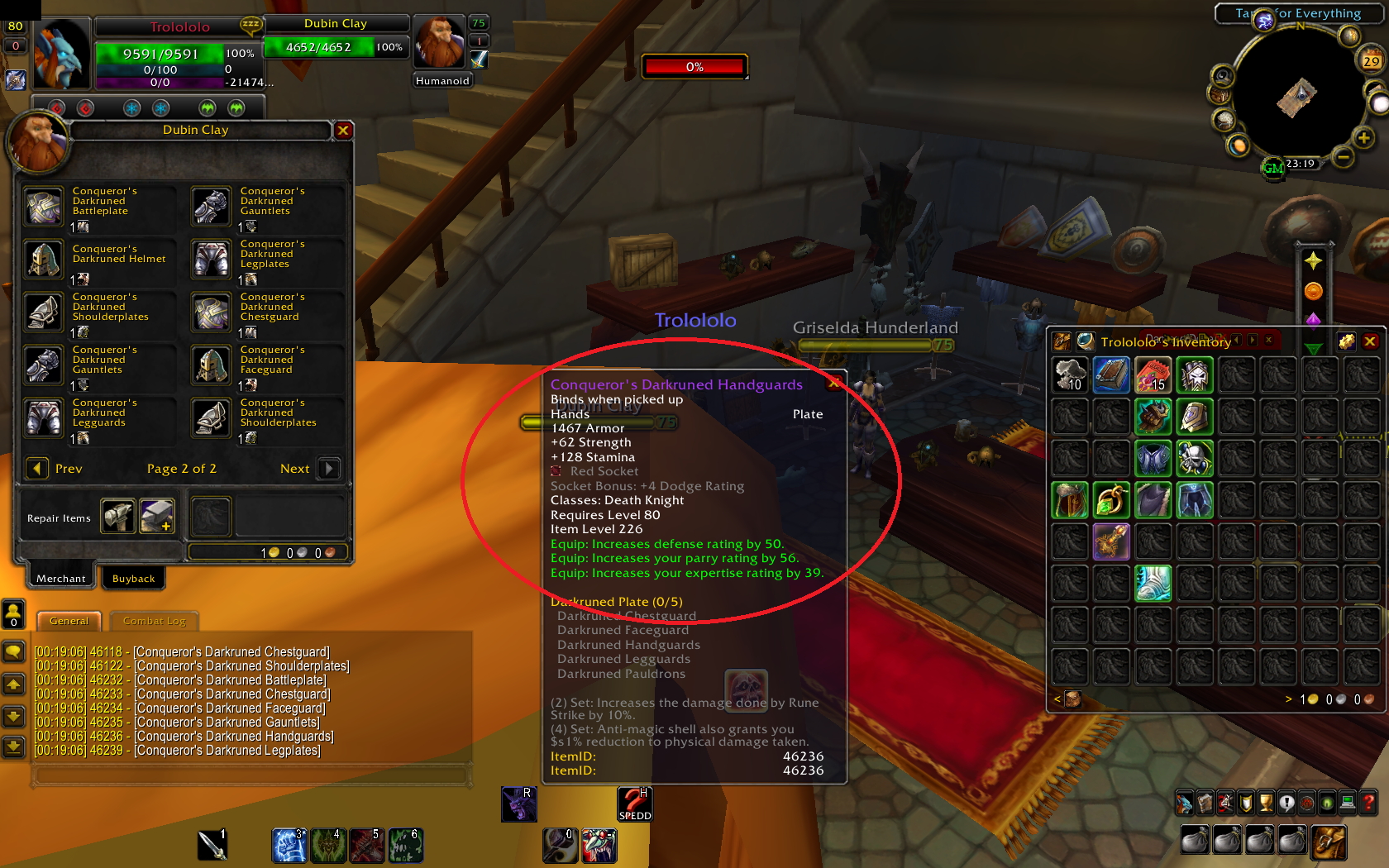Open the Help red question mark icon
Image resolution: width=1389 pixels, height=868 pixels.
click(1368, 803)
